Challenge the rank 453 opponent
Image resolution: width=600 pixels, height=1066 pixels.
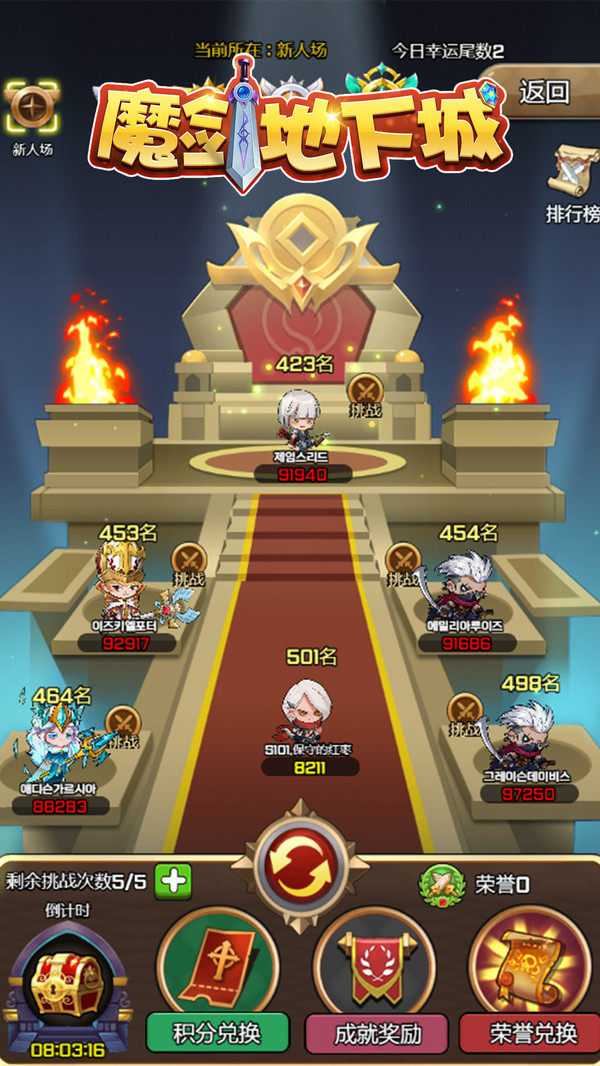(187, 563)
